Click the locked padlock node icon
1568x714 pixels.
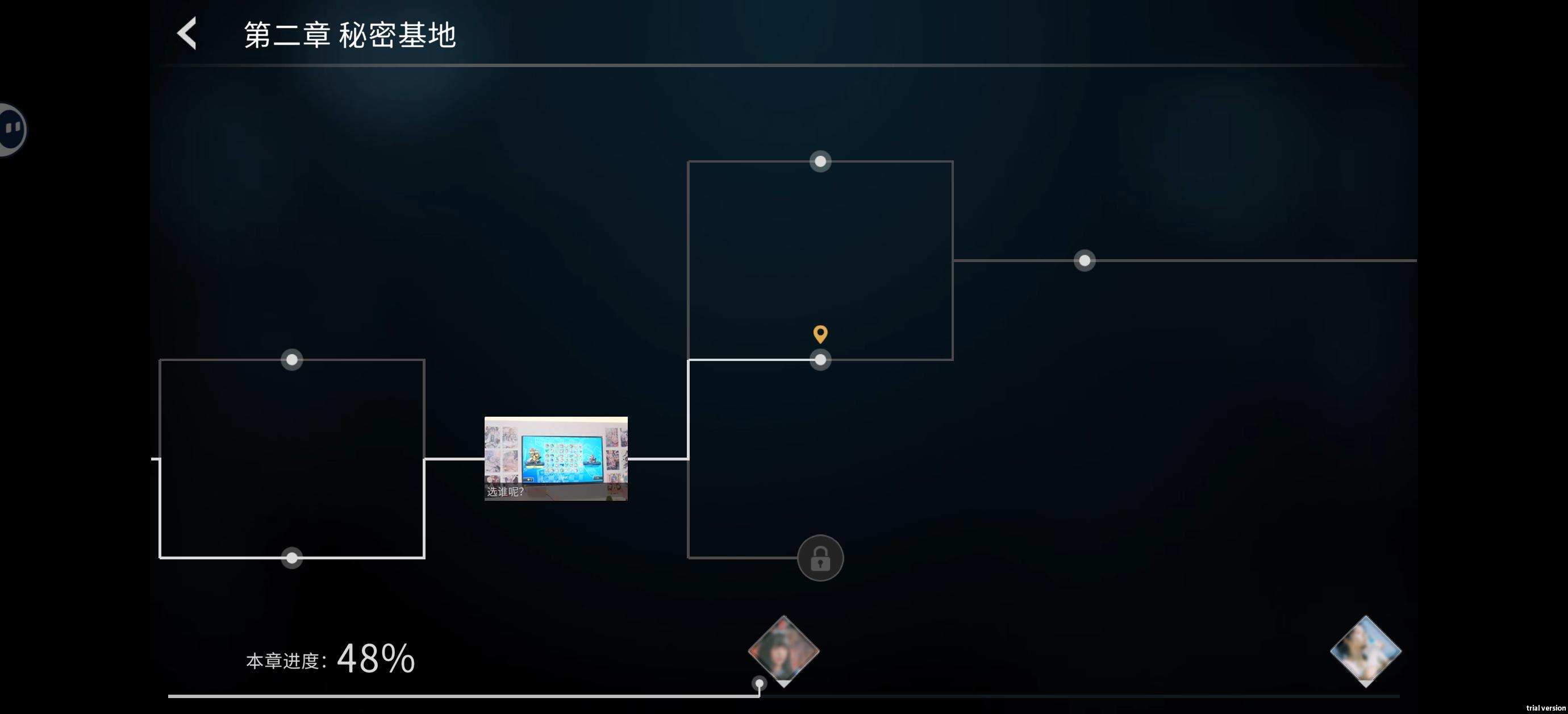pos(820,558)
